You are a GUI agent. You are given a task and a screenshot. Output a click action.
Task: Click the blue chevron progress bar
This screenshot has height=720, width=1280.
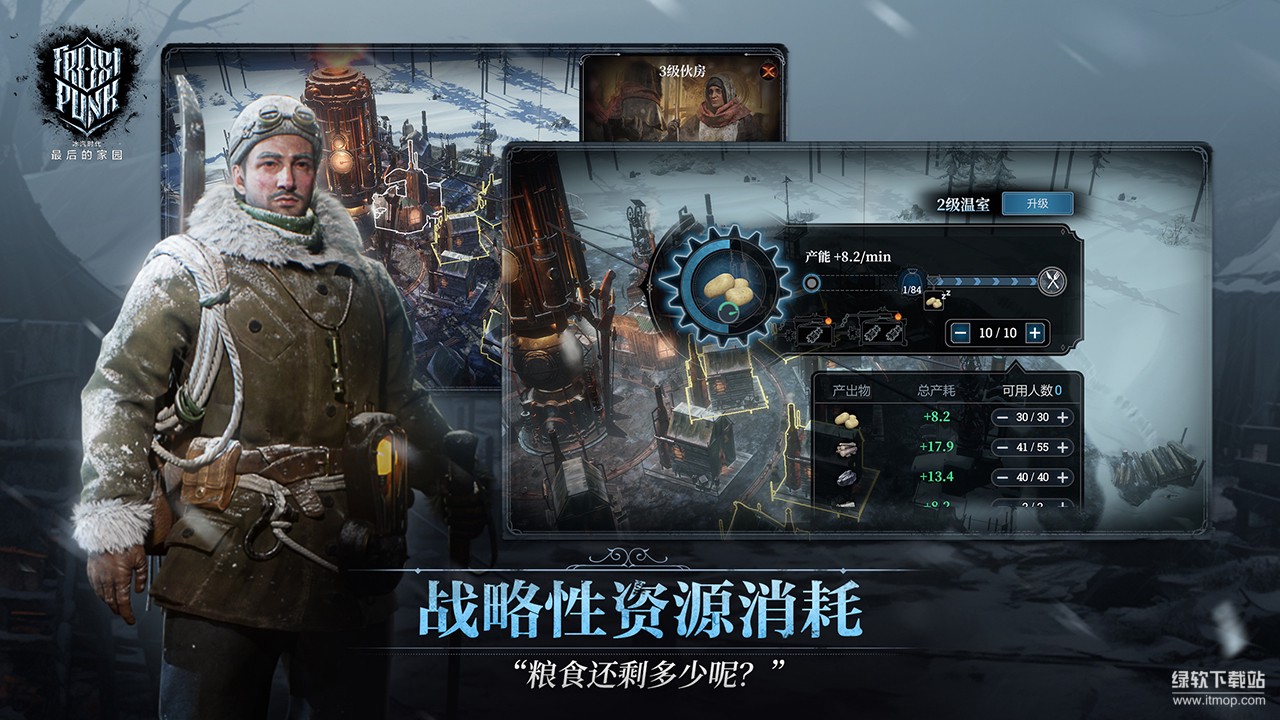pos(980,280)
